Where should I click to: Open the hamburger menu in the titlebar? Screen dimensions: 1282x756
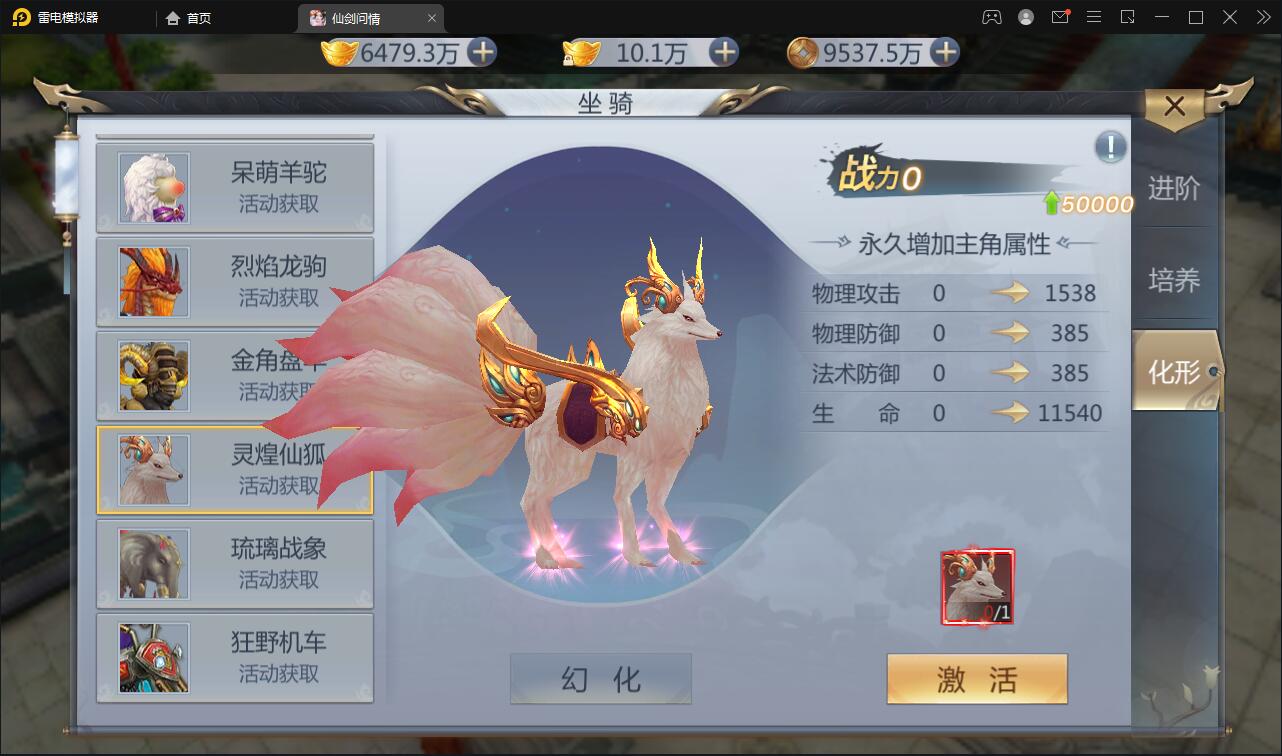(x=1095, y=17)
